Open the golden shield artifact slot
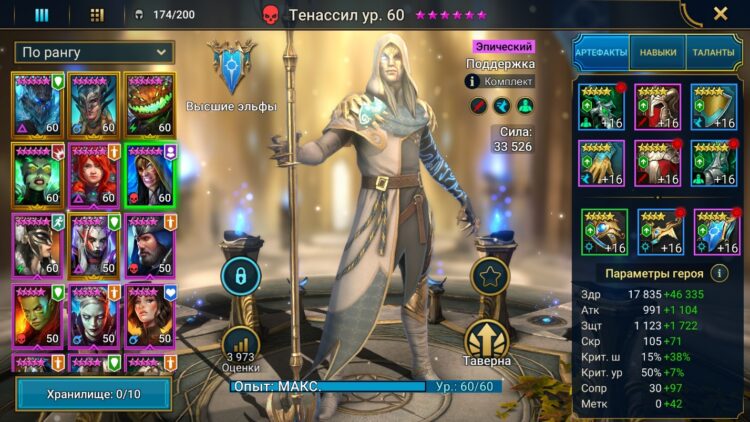 tap(714, 107)
